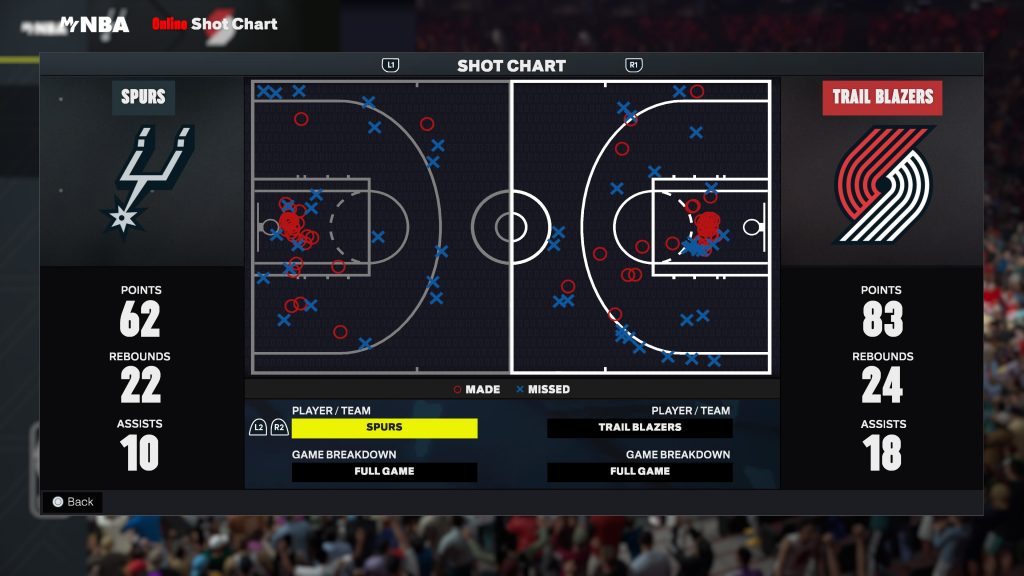The height and width of the screenshot is (576, 1024).
Task: Change Full Game breakdown below Trail Blazers field
Action: click(x=640, y=471)
